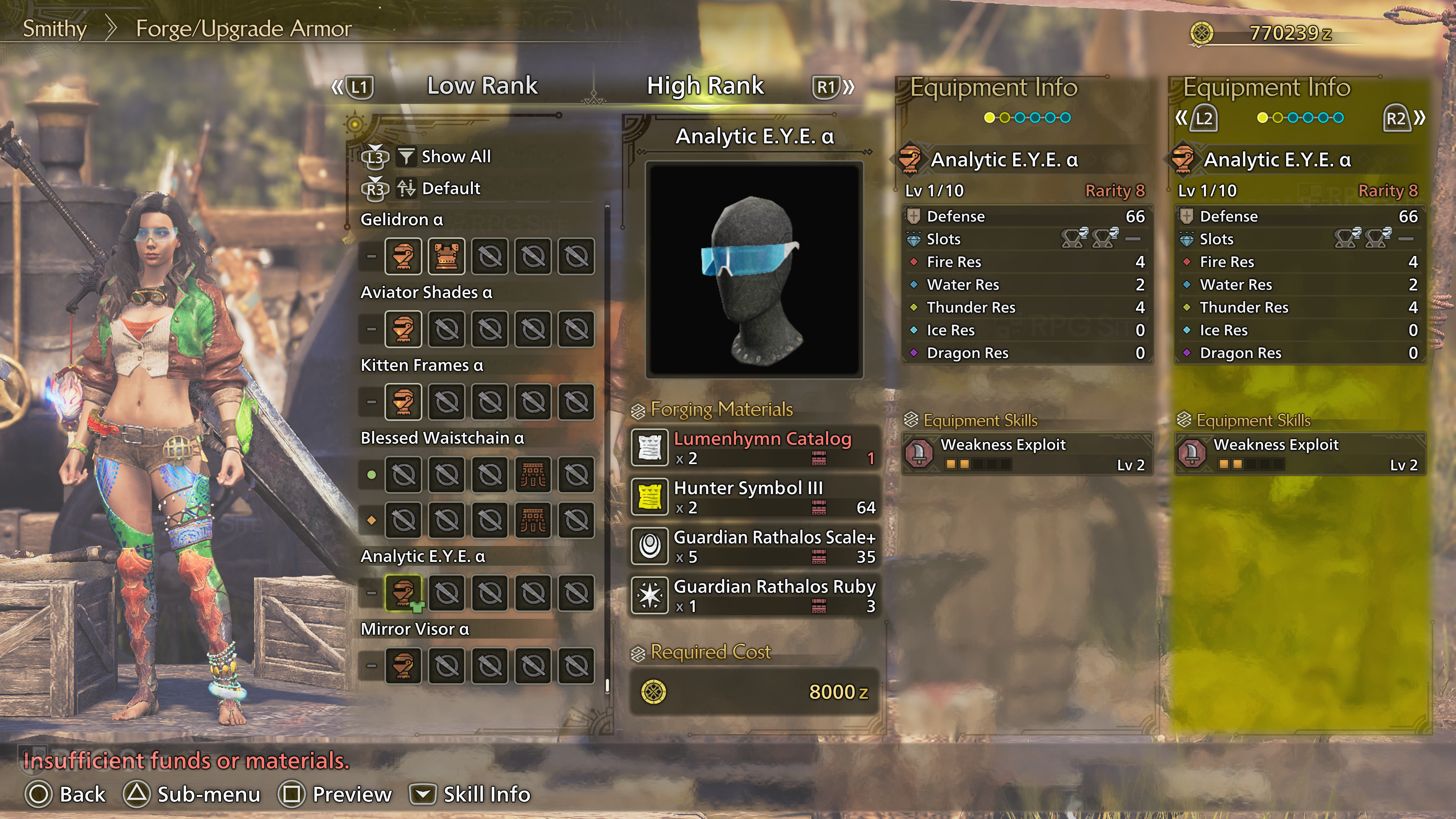The image size is (1456, 819).
Task: Open the armor Preview
Action: (x=335, y=794)
